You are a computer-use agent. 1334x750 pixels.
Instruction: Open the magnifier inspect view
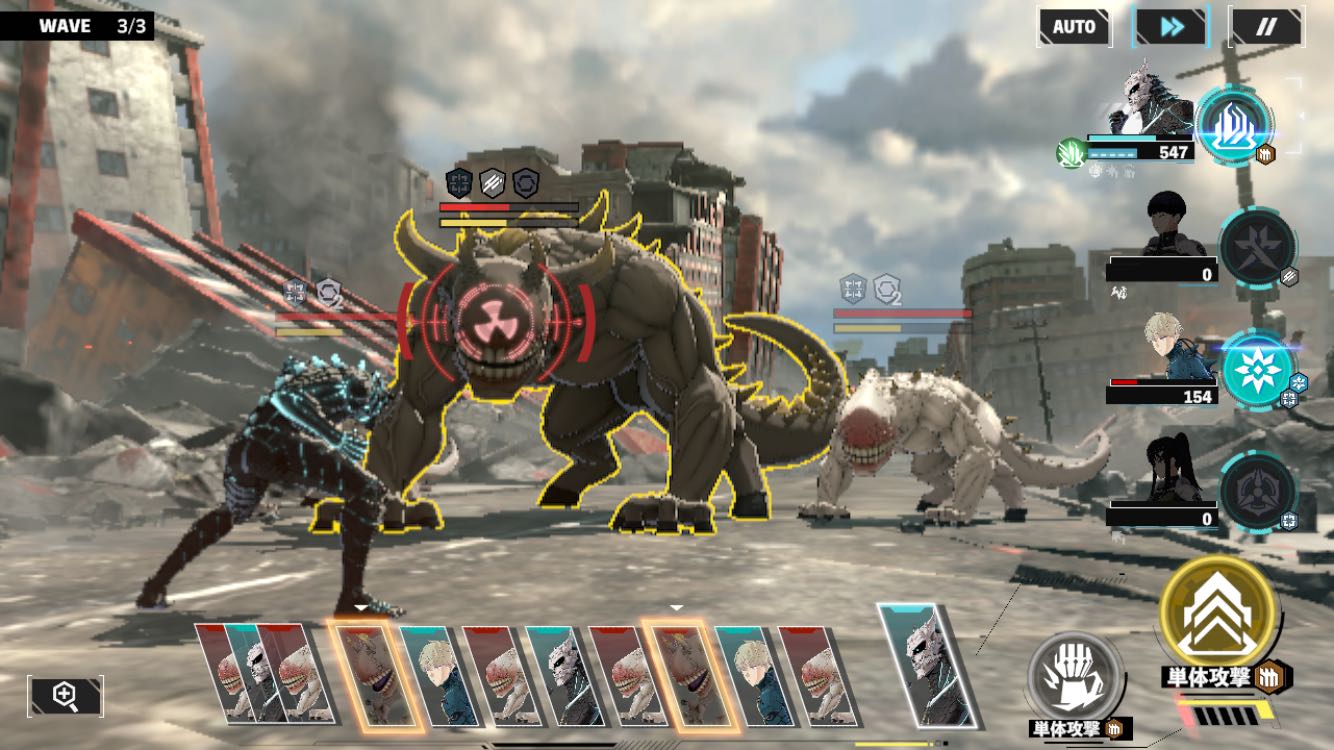[66, 696]
